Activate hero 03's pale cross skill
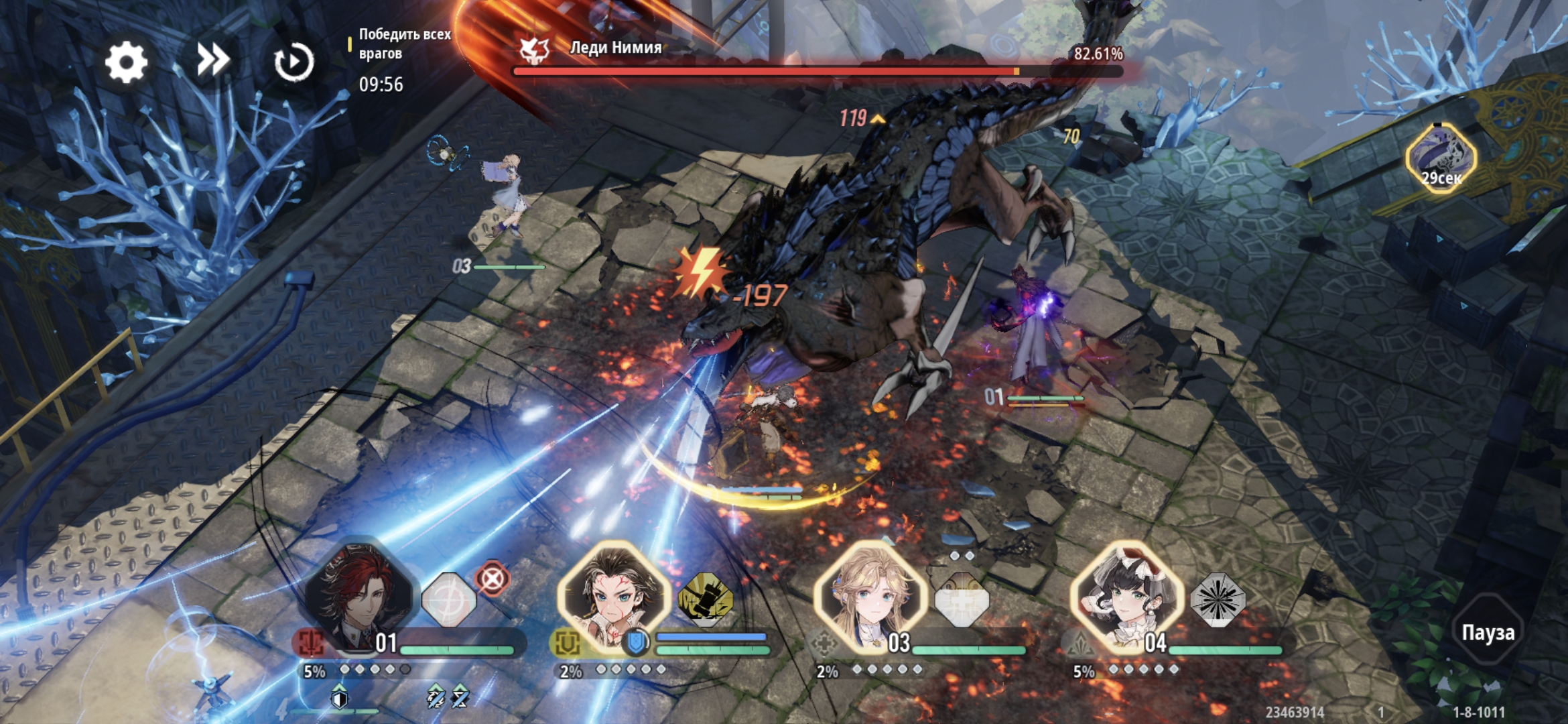1568x724 pixels. 961,600
